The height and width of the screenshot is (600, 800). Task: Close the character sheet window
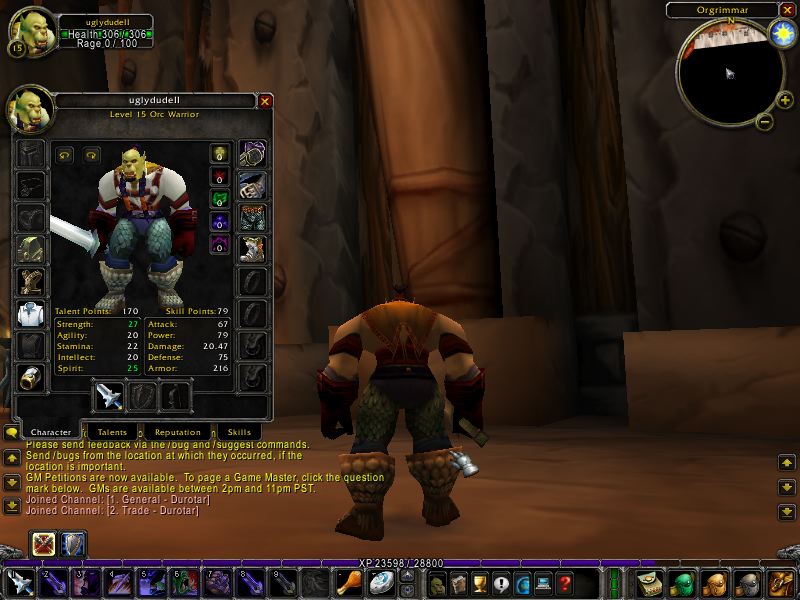click(265, 101)
